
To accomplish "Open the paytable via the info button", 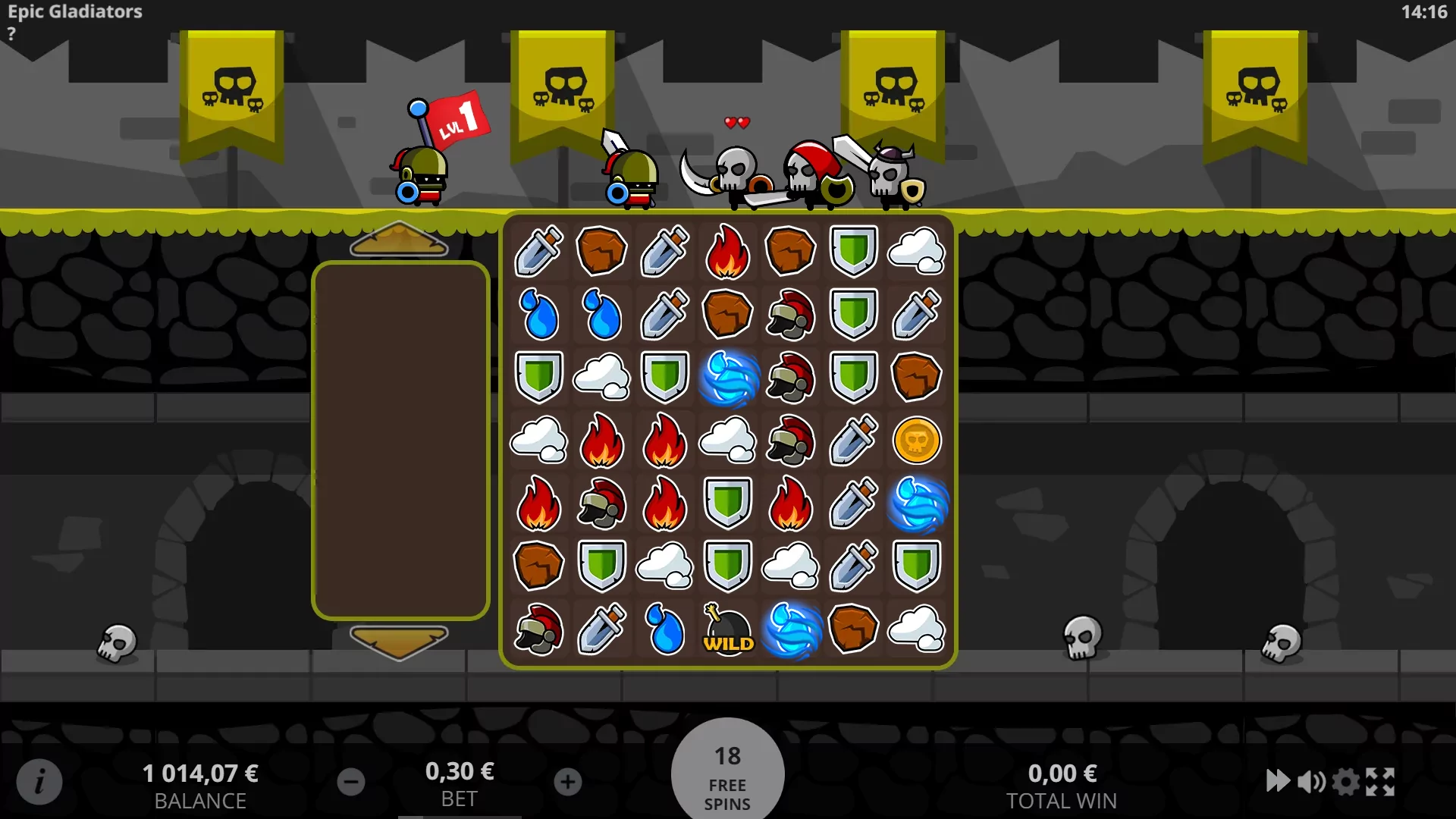I will pyautogui.click(x=39, y=782).
